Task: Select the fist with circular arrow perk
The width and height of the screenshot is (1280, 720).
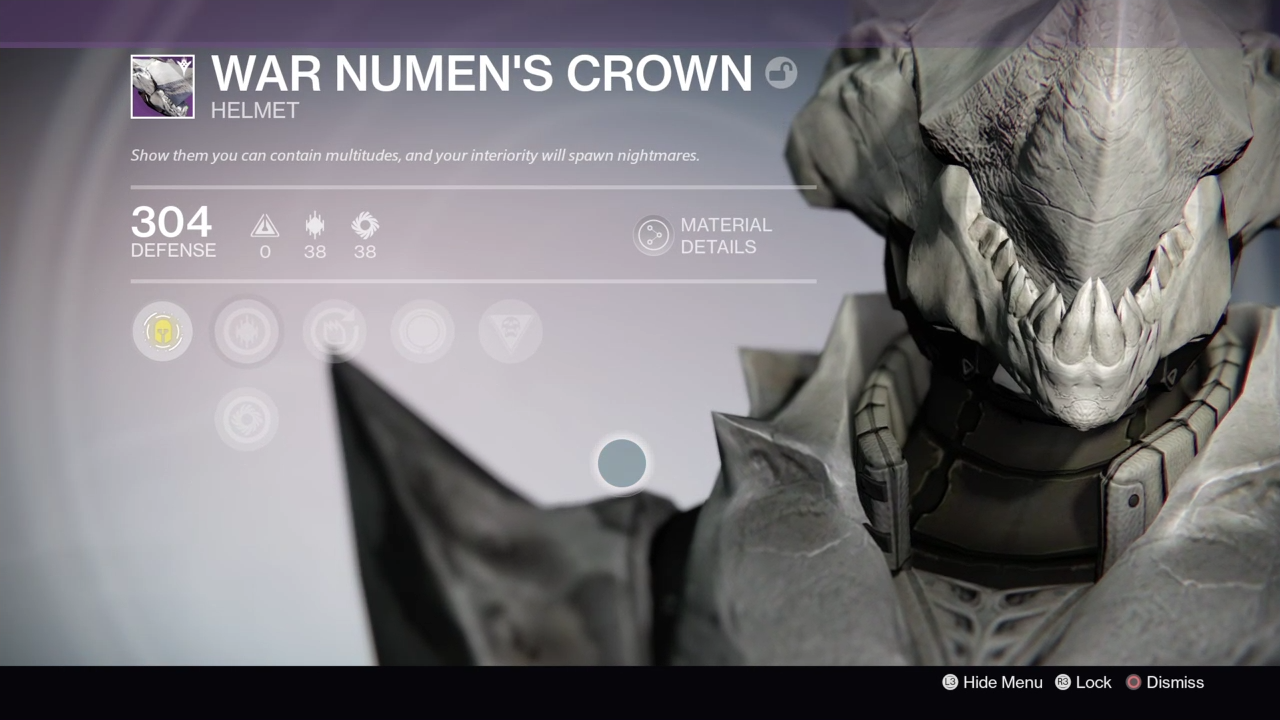Action: 334,331
